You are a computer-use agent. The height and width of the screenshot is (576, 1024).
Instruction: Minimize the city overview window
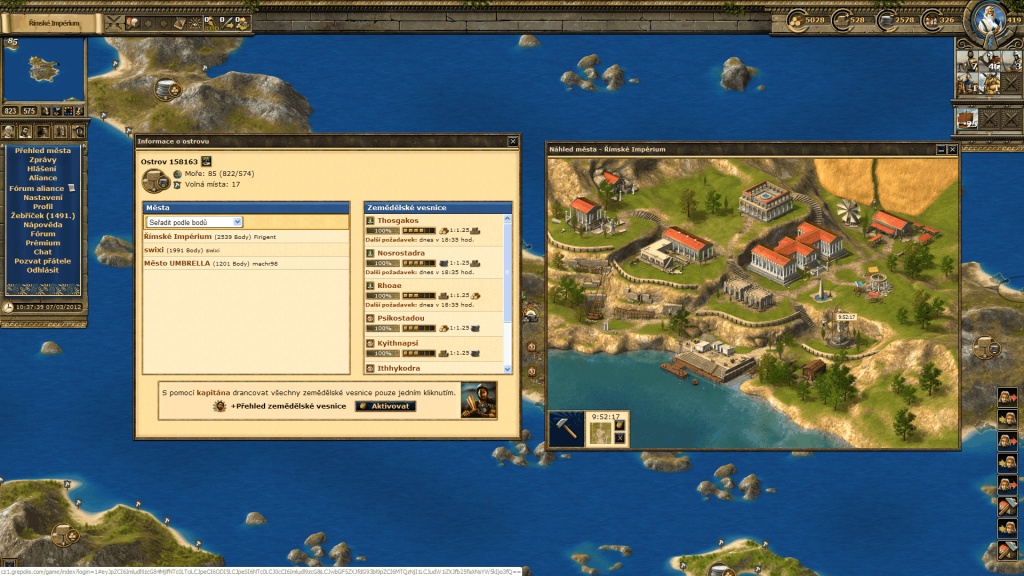(x=941, y=149)
